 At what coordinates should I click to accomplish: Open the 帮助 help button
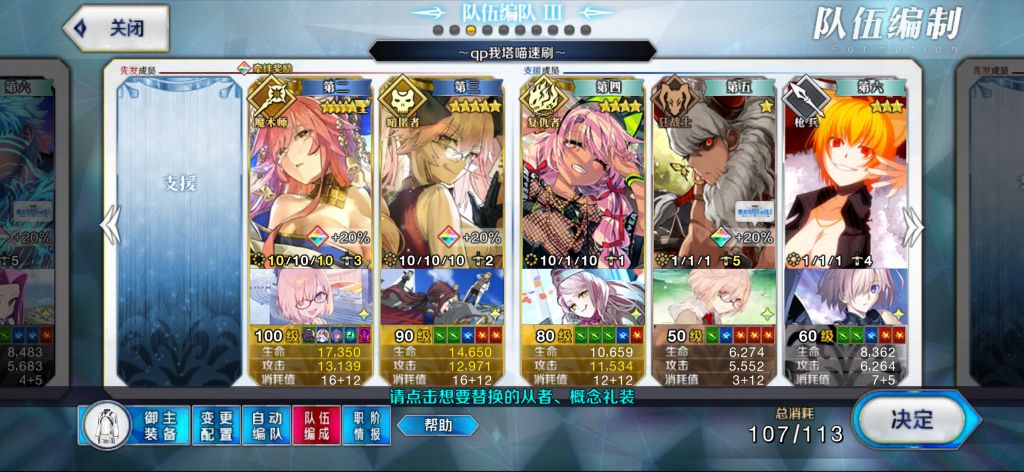pos(437,425)
